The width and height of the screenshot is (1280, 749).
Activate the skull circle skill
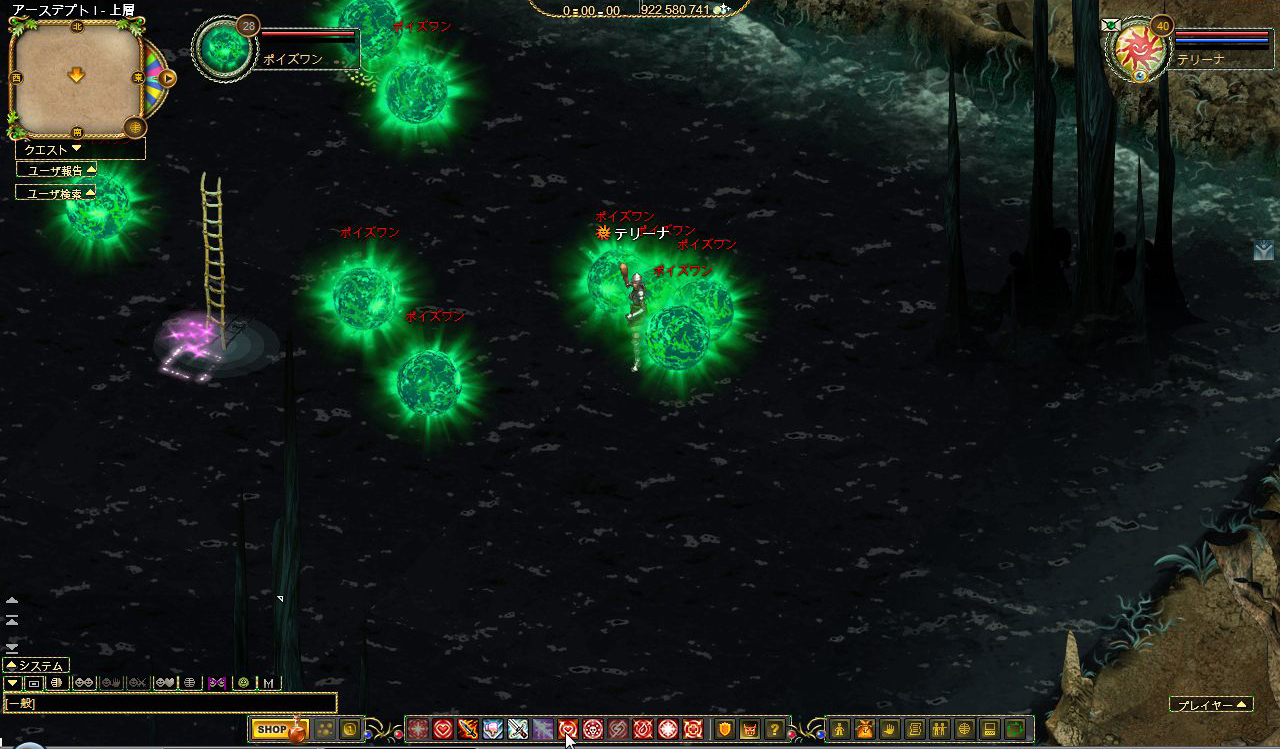pyautogui.click(x=593, y=730)
